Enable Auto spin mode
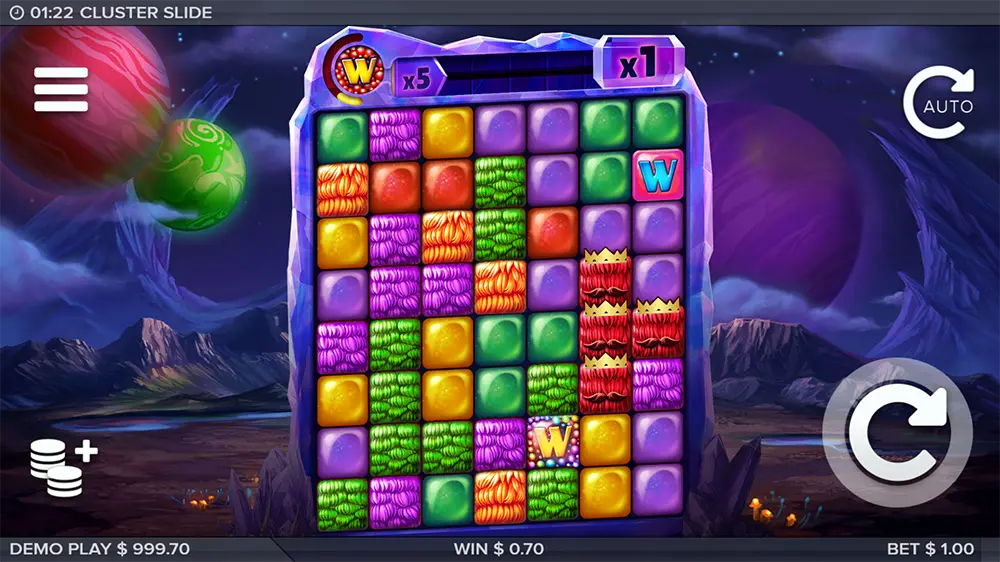Image resolution: width=1000 pixels, height=562 pixels. pos(939,102)
